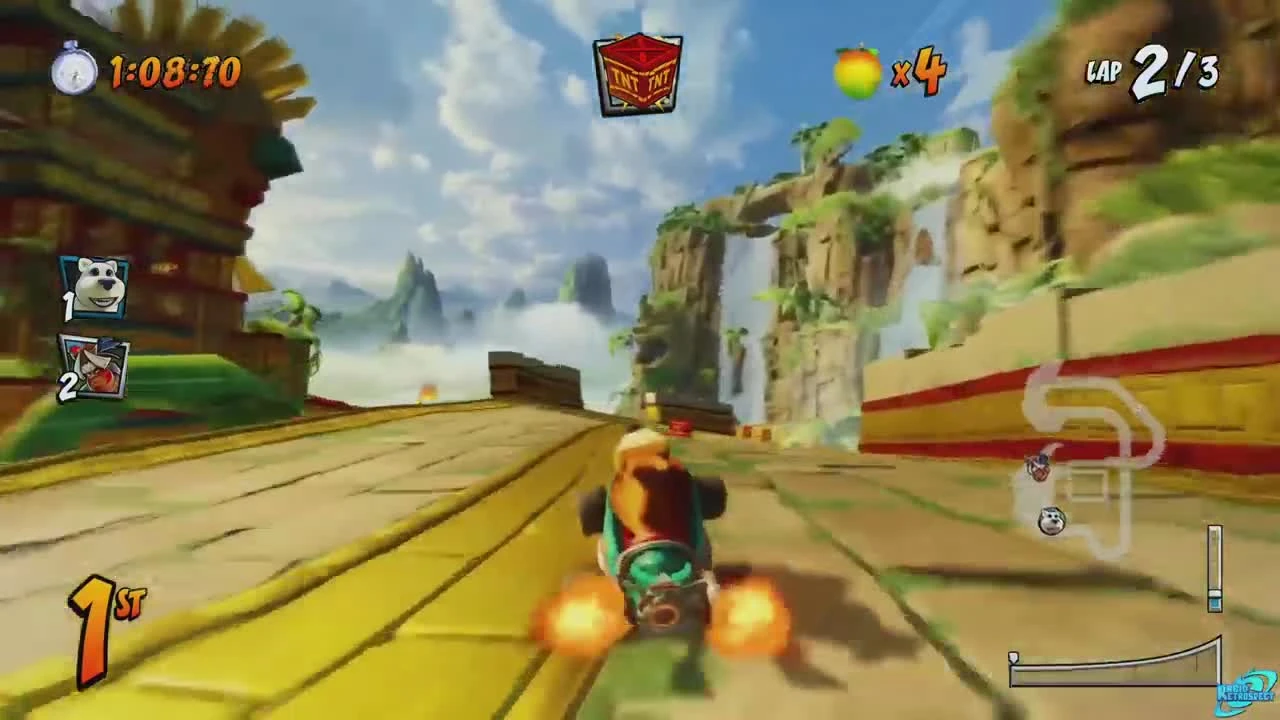This screenshot has width=1280, height=720.
Task: Click the stopwatch timer icon
Action: [x=70, y=72]
